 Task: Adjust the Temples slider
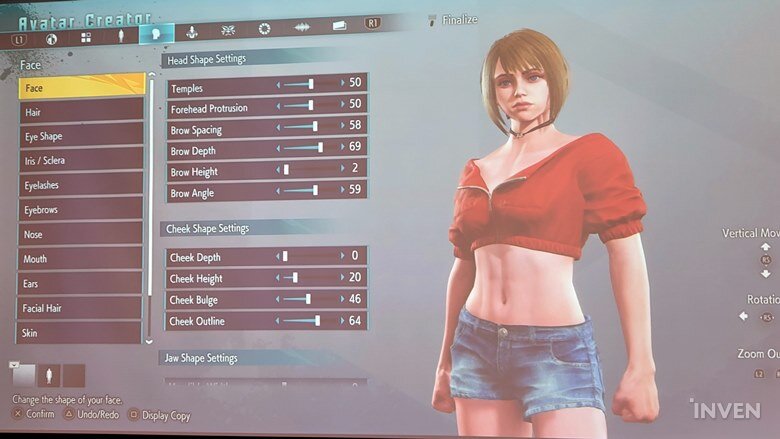pyautogui.click(x=311, y=84)
